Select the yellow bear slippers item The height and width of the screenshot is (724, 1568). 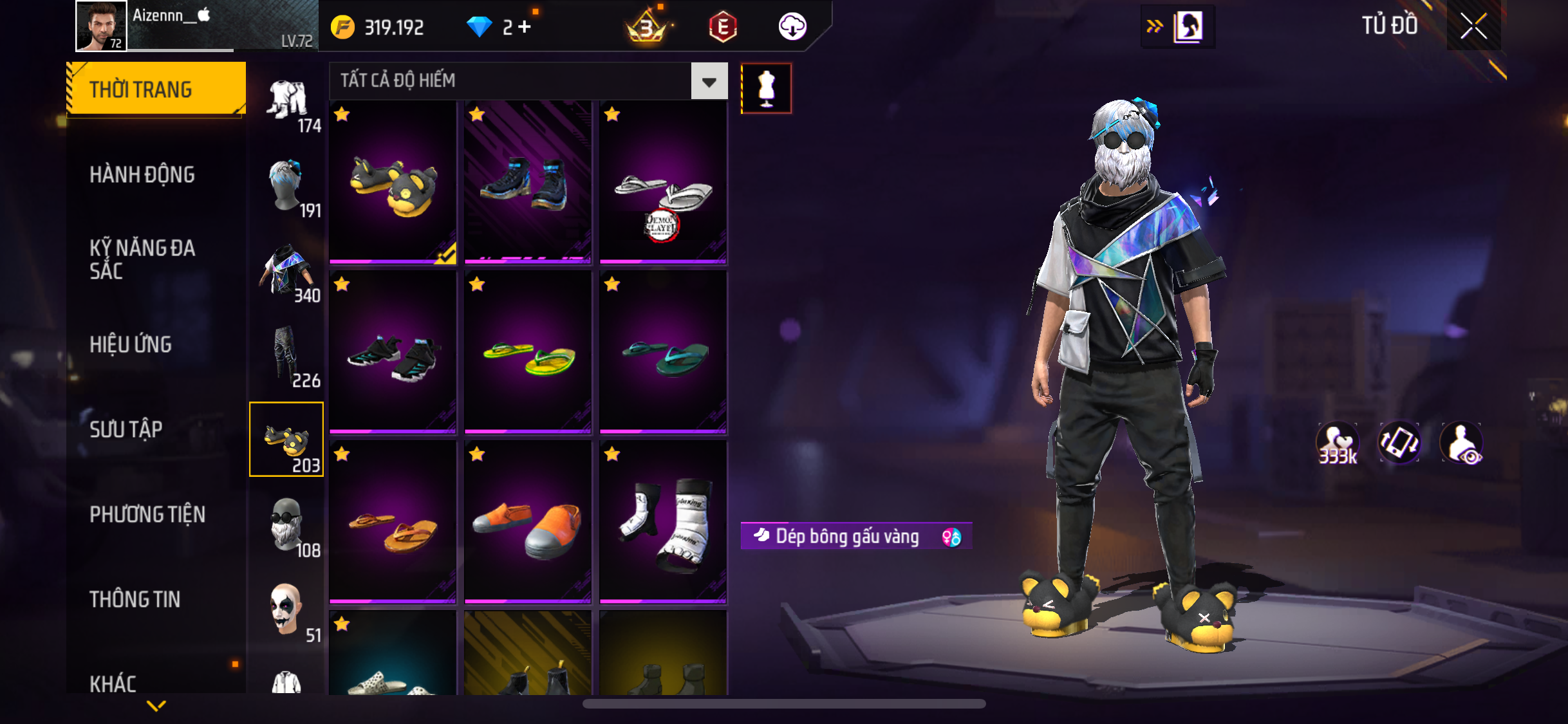click(x=393, y=183)
